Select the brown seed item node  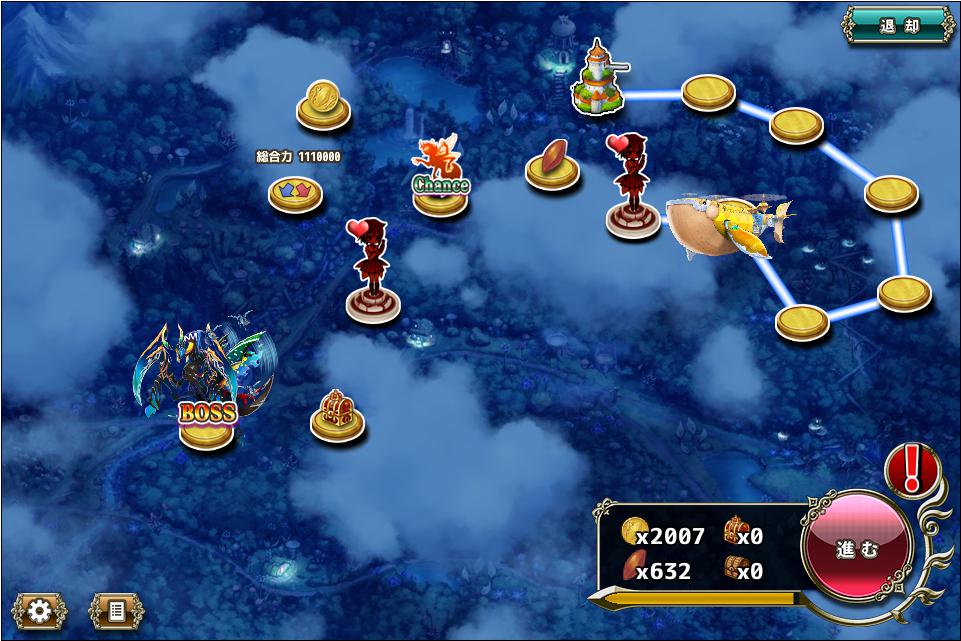(x=552, y=166)
